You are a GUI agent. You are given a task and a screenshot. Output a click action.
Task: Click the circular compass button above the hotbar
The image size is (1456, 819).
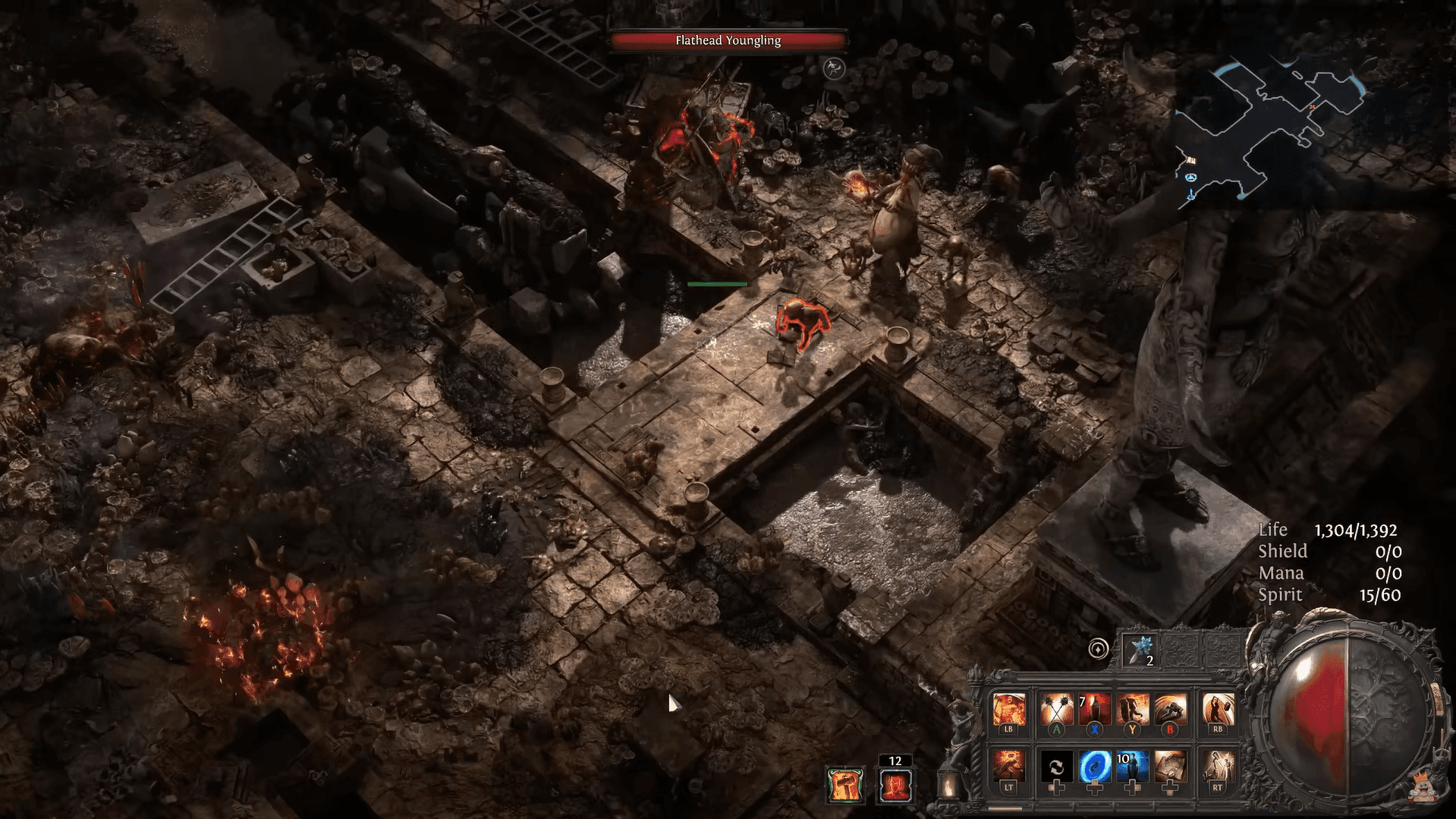point(1098,649)
